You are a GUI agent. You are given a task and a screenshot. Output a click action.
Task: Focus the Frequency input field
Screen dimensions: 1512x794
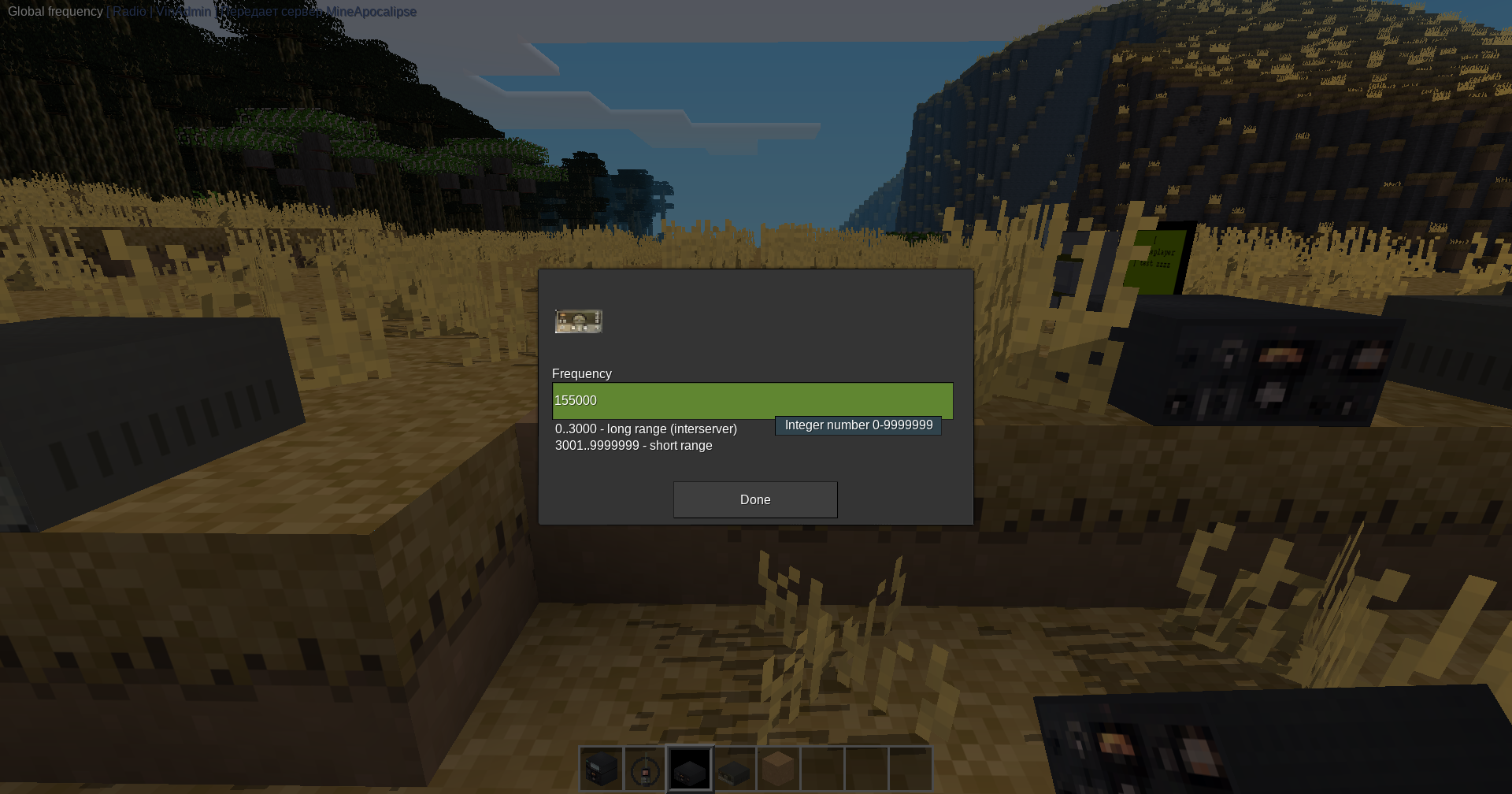pos(752,400)
